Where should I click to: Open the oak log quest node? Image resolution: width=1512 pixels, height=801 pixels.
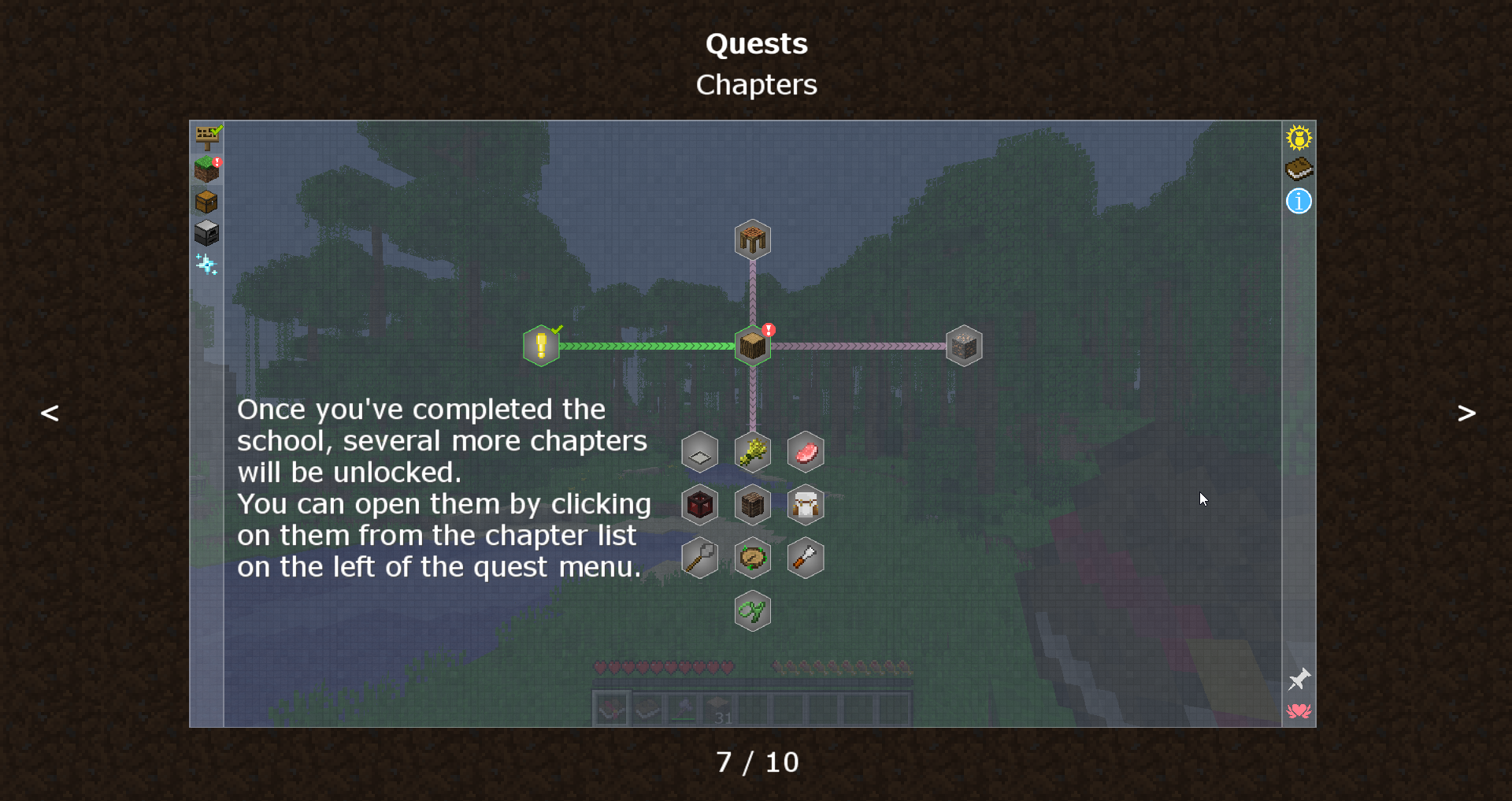pyautogui.click(x=753, y=346)
